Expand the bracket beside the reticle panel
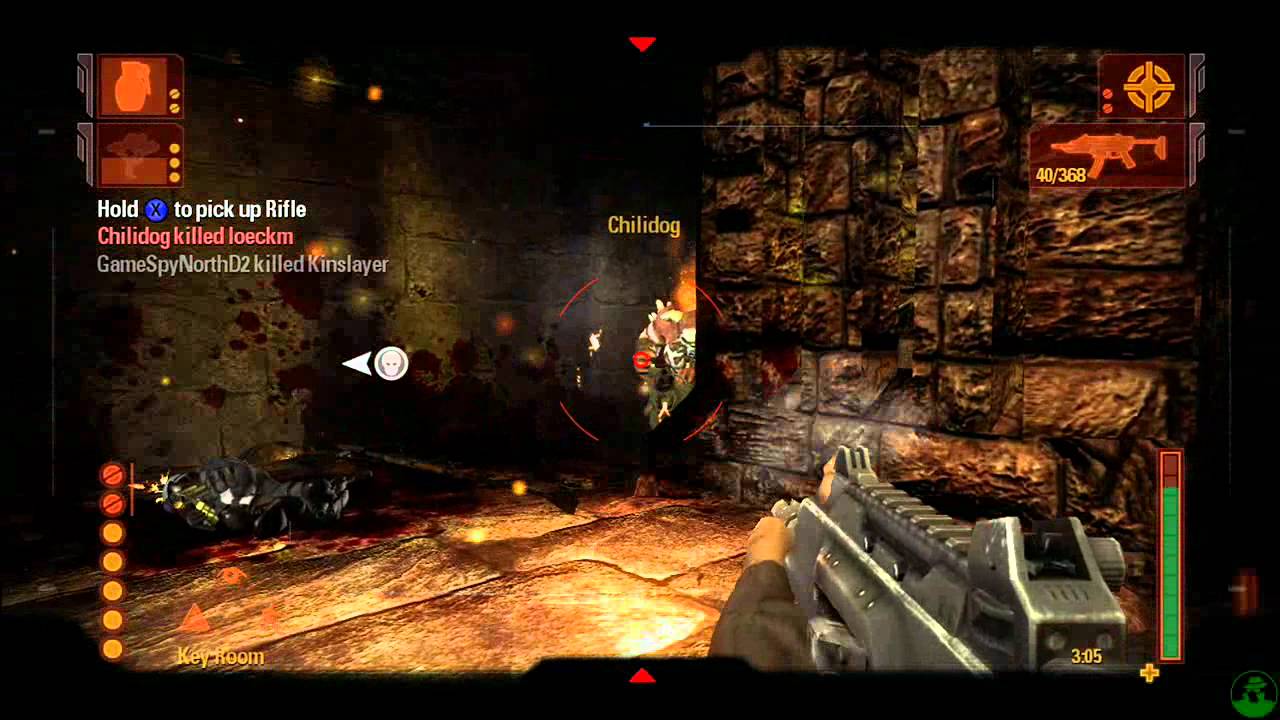Image resolution: width=1280 pixels, height=720 pixels. [1198, 86]
